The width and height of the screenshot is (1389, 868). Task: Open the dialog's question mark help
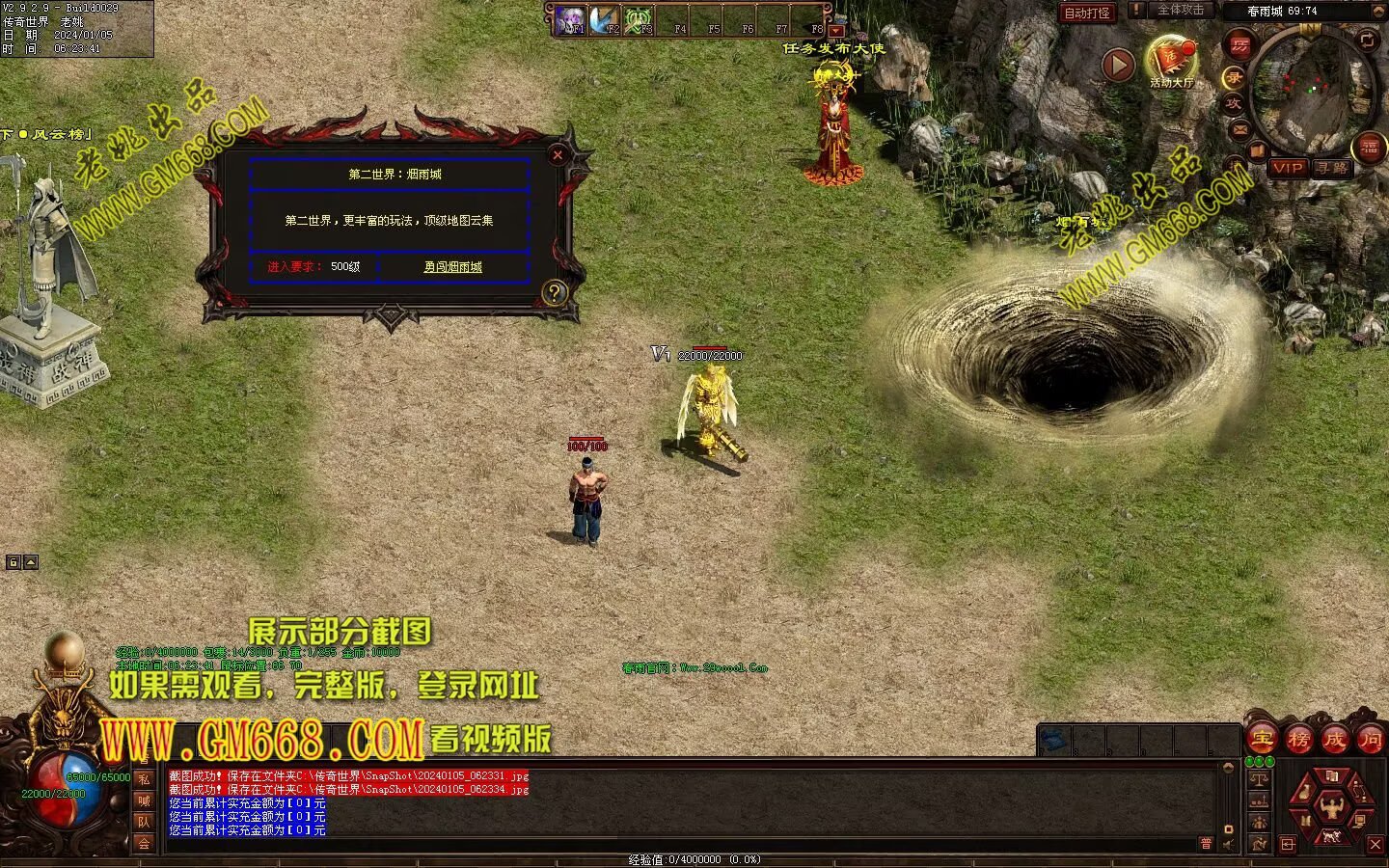click(554, 293)
